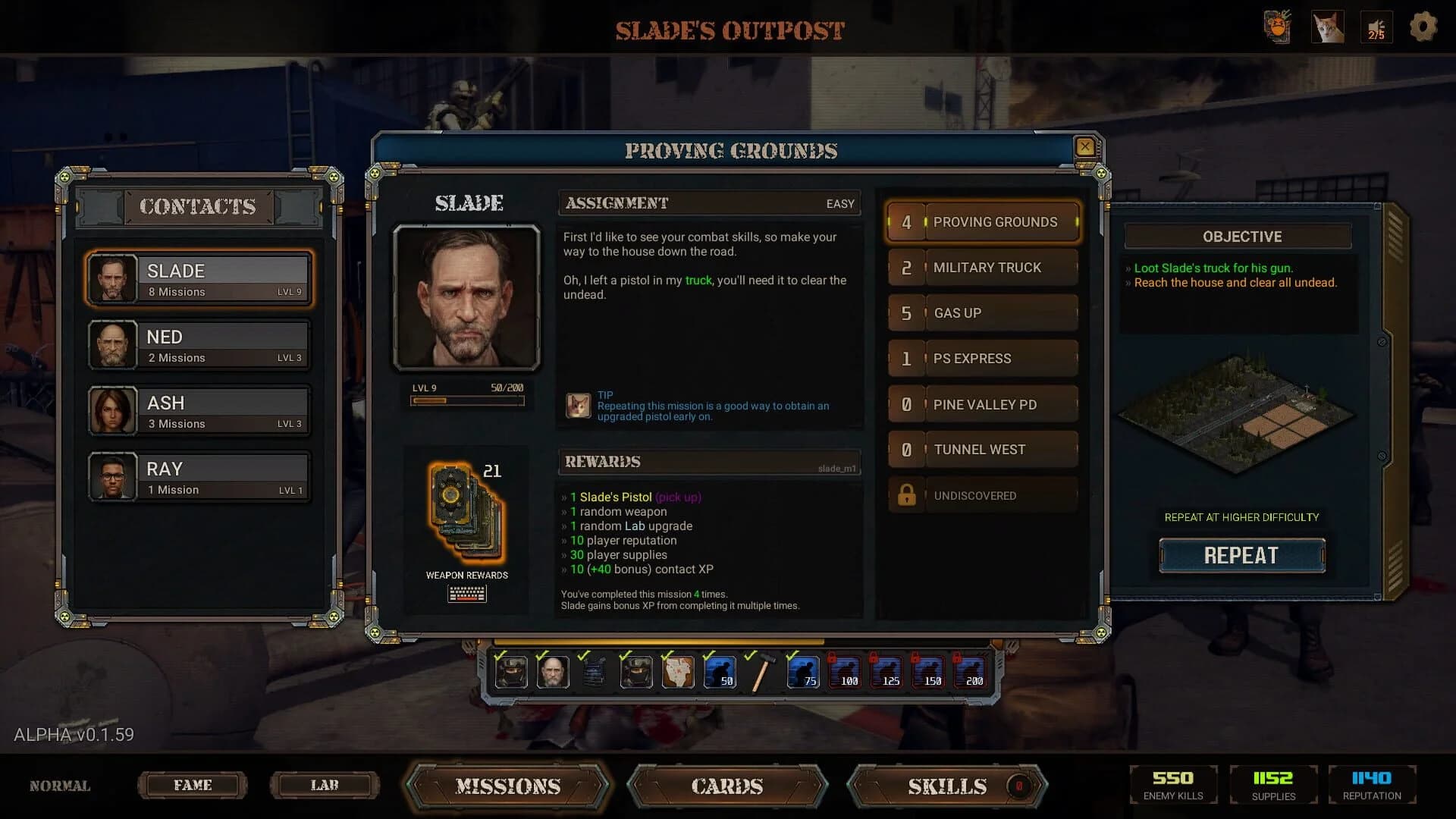Click the 2/5 volume indicator icon

[x=1376, y=27]
